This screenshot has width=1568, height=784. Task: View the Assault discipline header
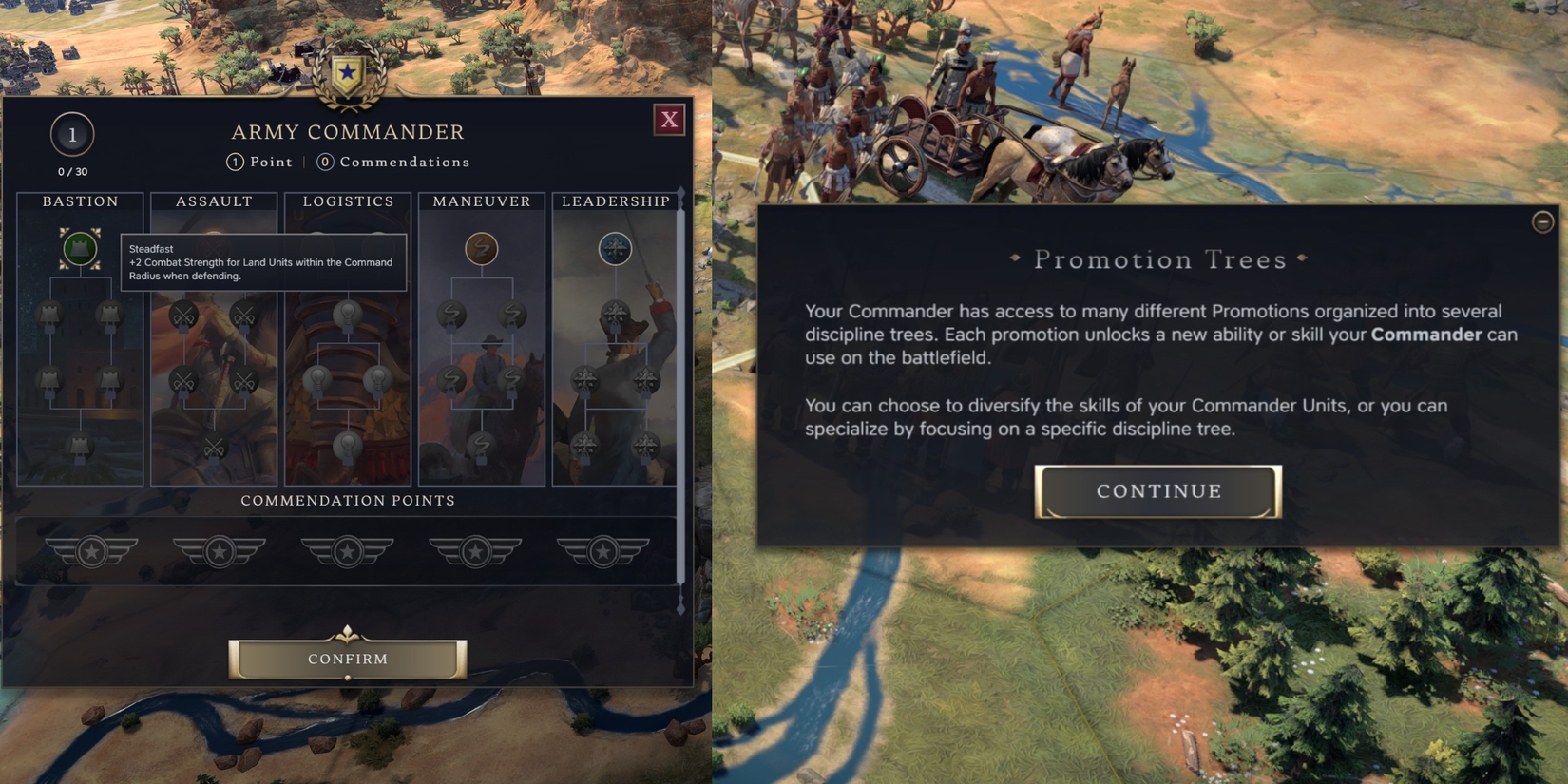pos(213,201)
